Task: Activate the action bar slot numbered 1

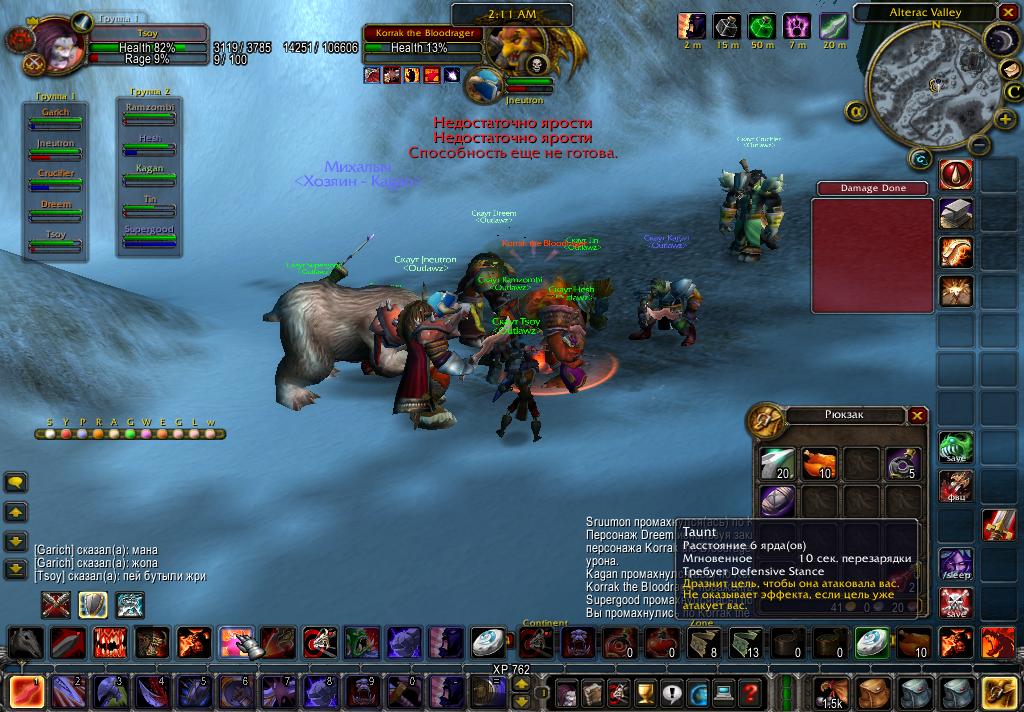Action: click(x=28, y=692)
